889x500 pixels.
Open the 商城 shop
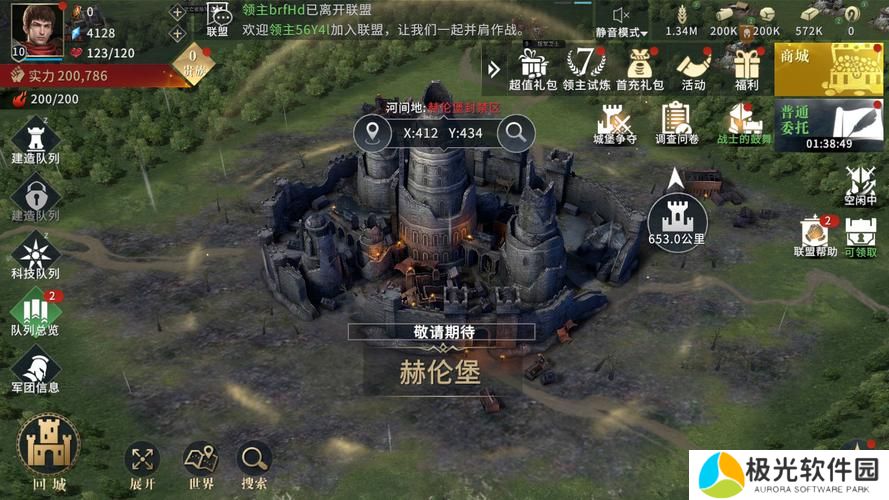[828, 68]
